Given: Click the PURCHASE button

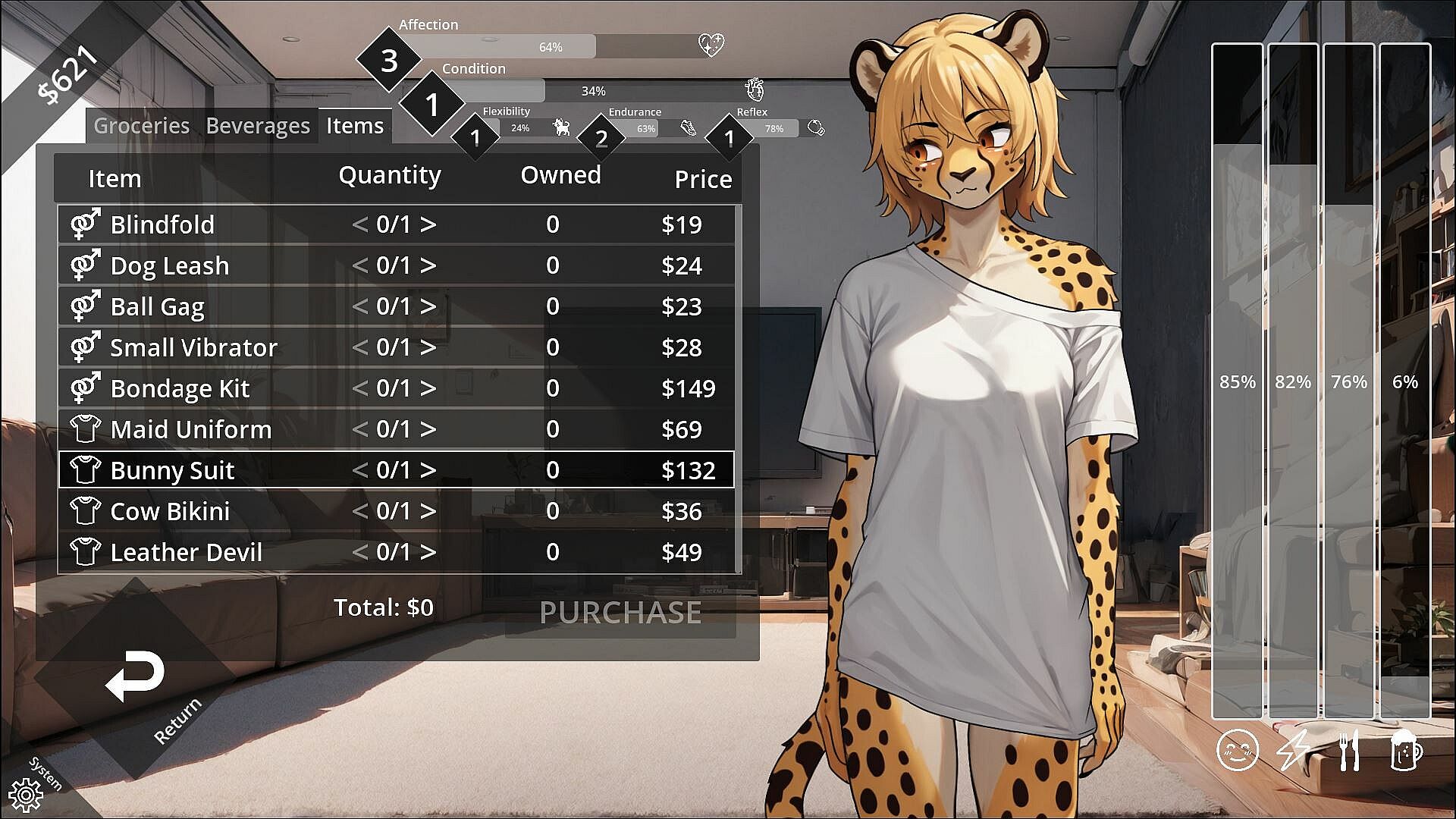Looking at the screenshot, I should [x=620, y=613].
